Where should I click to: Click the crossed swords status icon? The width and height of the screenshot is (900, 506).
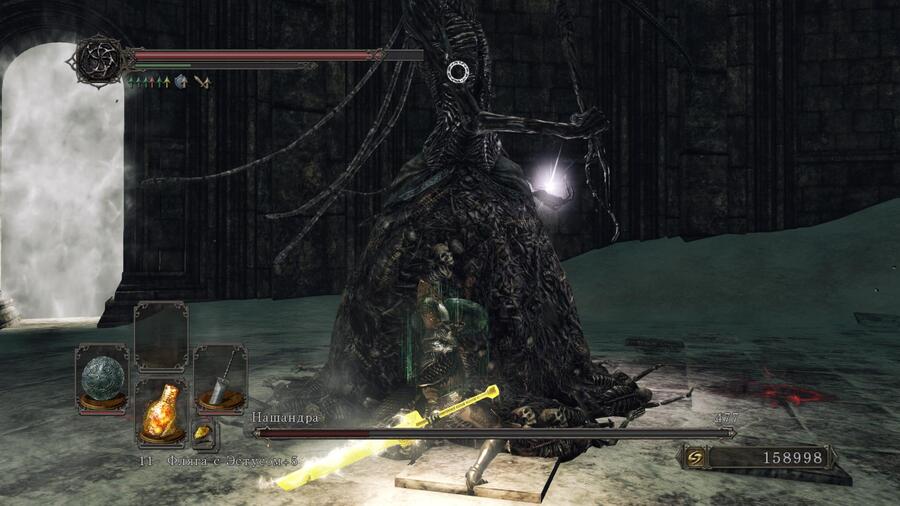pos(202,81)
